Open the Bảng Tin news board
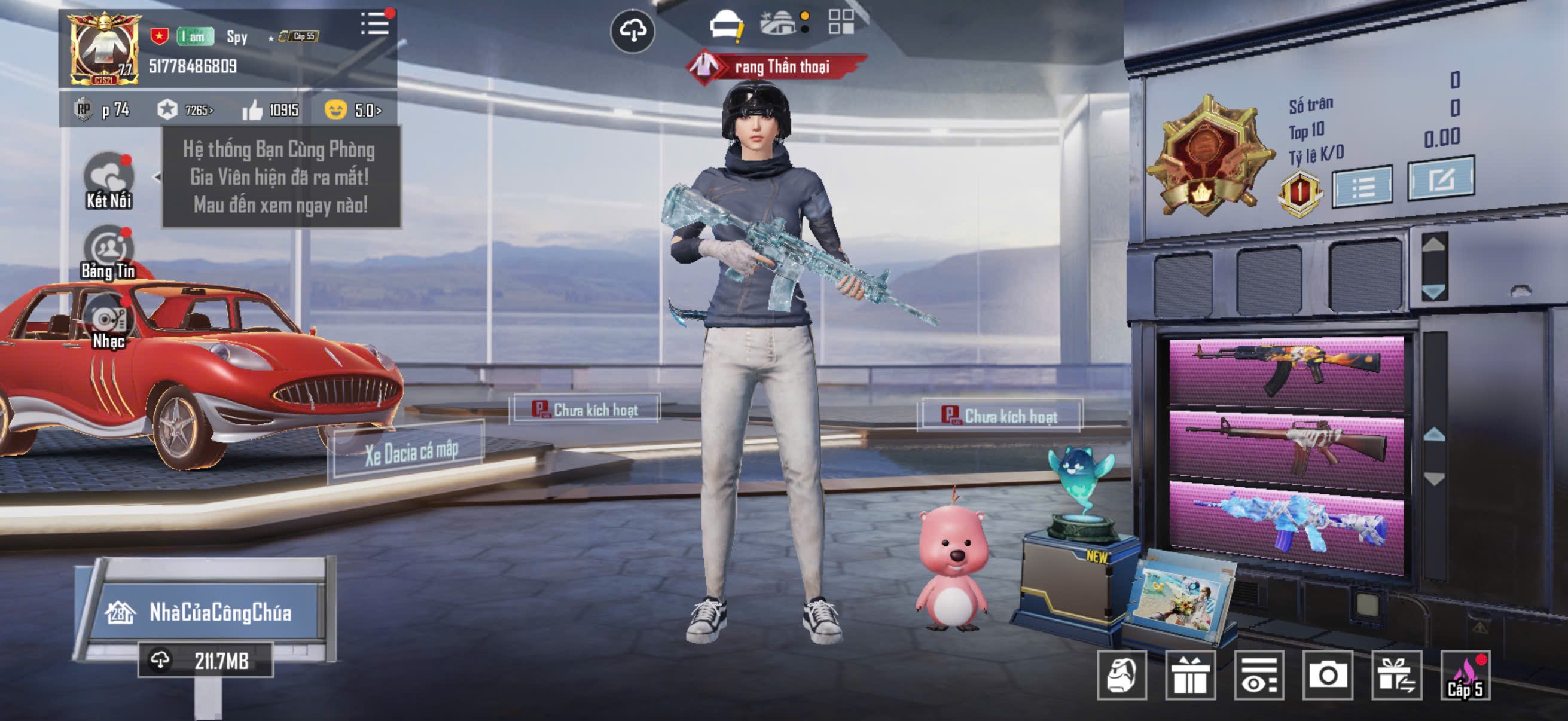The image size is (1568, 721). (x=109, y=253)
